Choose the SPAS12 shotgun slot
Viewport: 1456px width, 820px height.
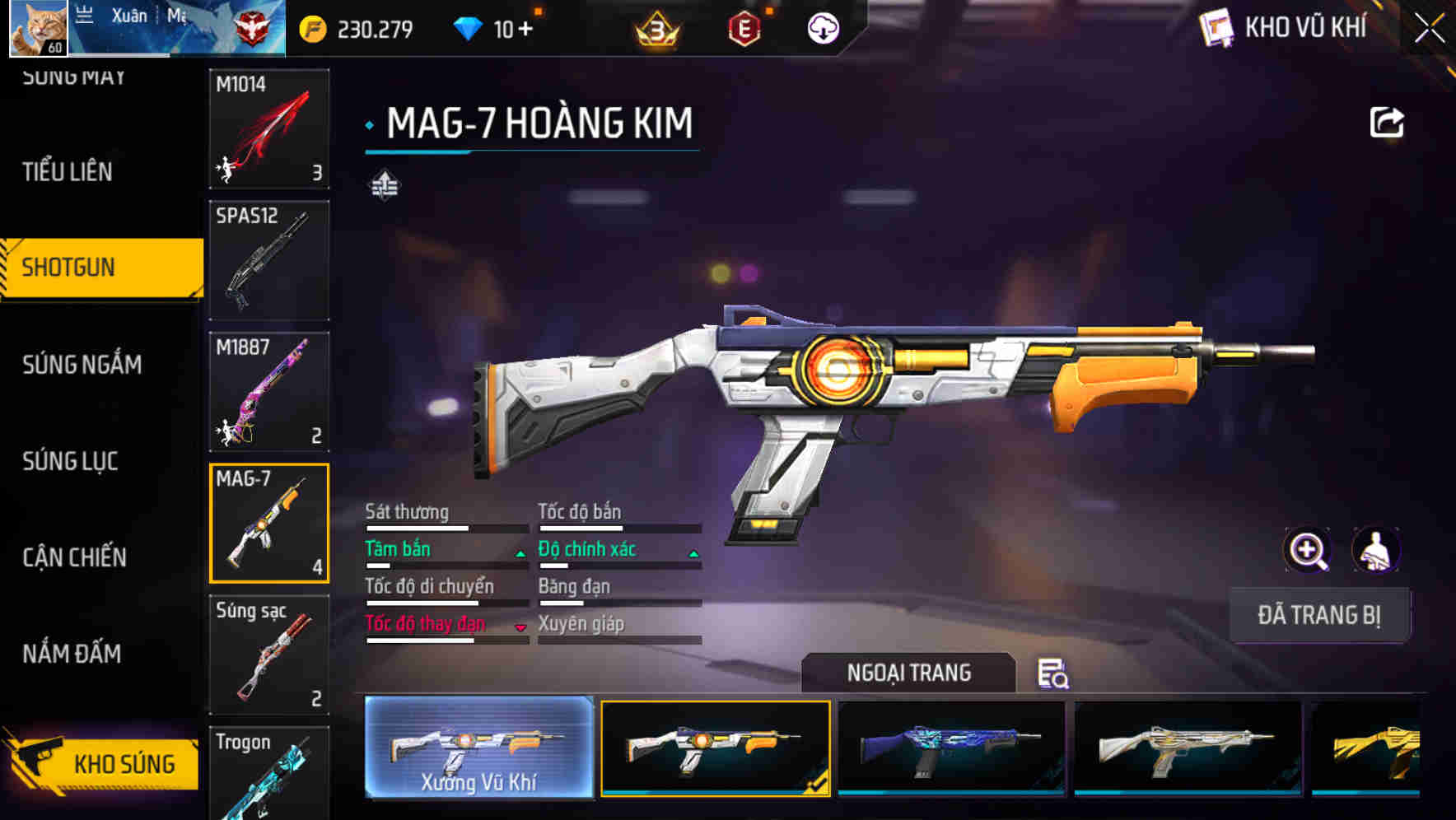(x=269, y=260)
